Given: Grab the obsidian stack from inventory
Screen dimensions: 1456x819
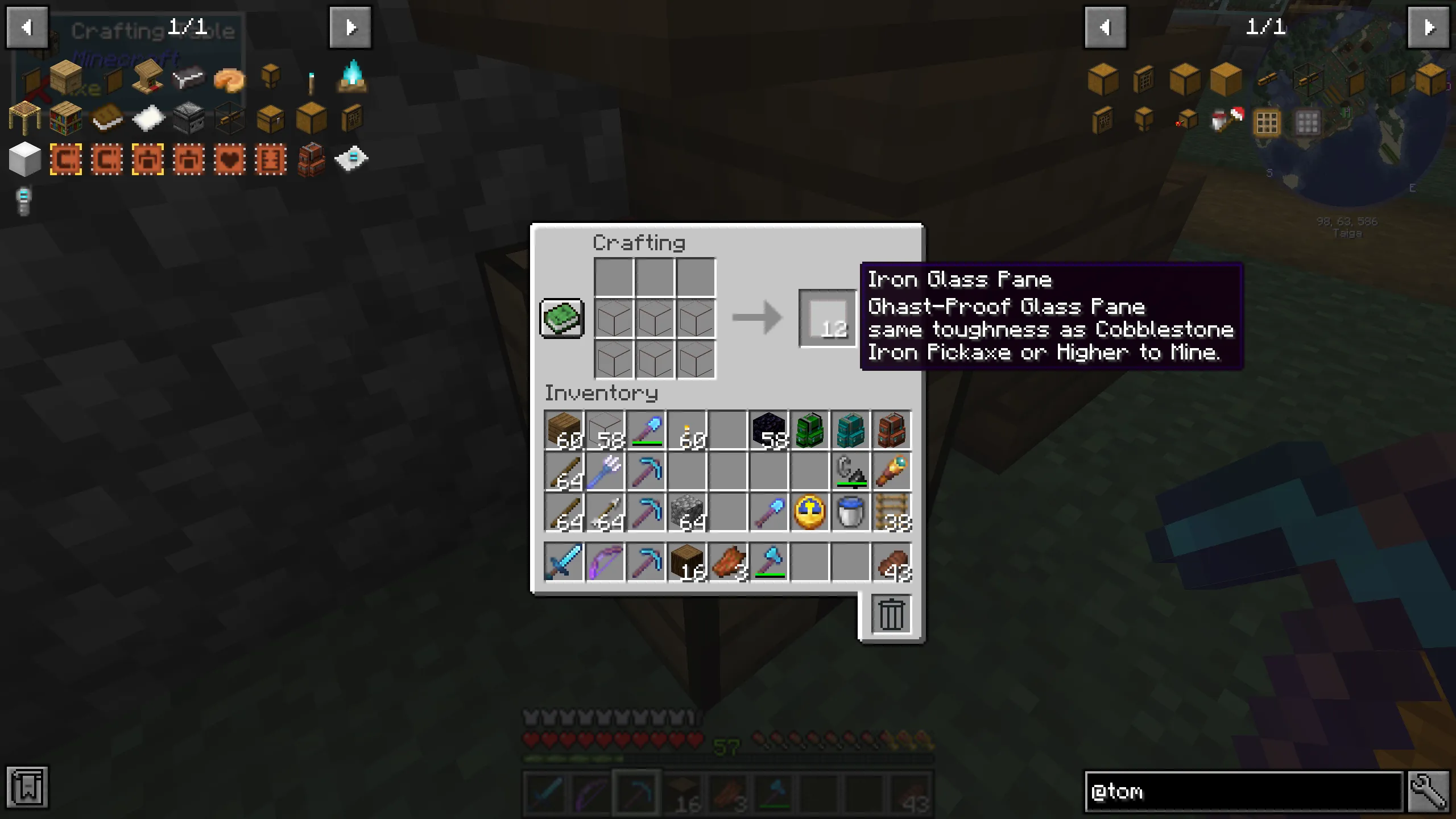Looking at the screenshot, I should click(x=769, y=431).
